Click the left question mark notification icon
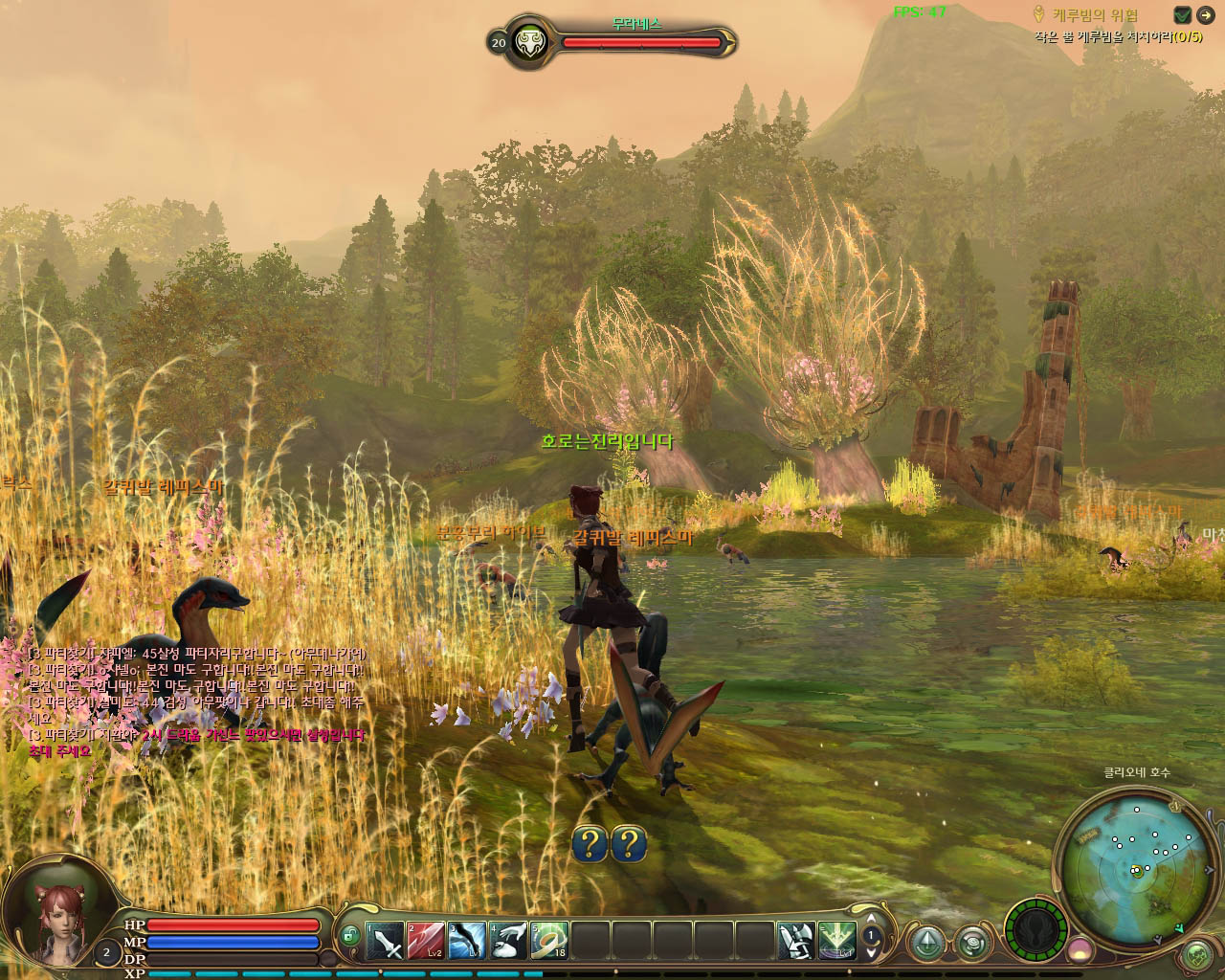This screenshot has width=1225, height=980. point(590,843)
